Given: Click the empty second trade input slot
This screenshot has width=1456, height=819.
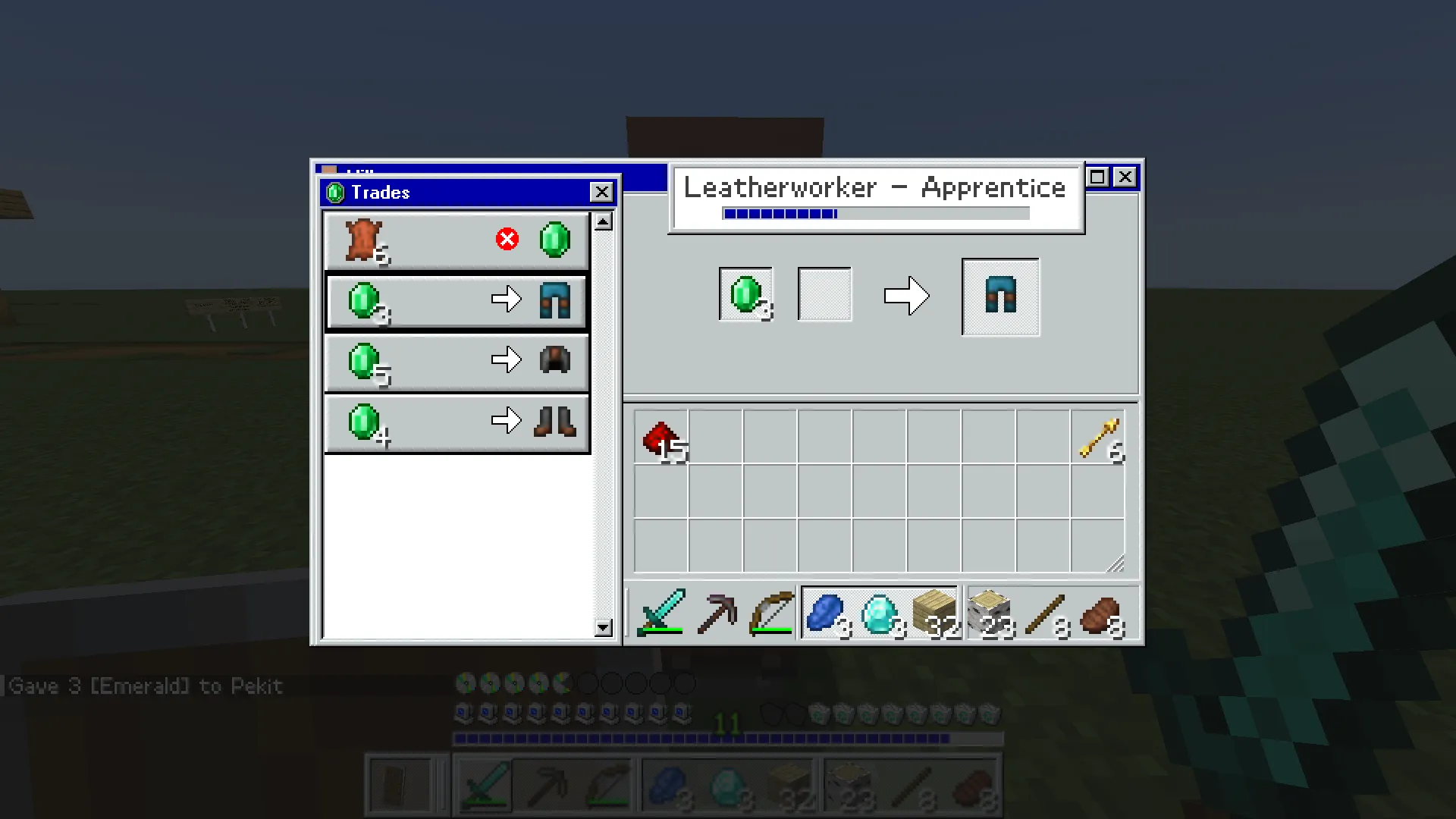Looking at the screenshot, I should coord(824,294).
